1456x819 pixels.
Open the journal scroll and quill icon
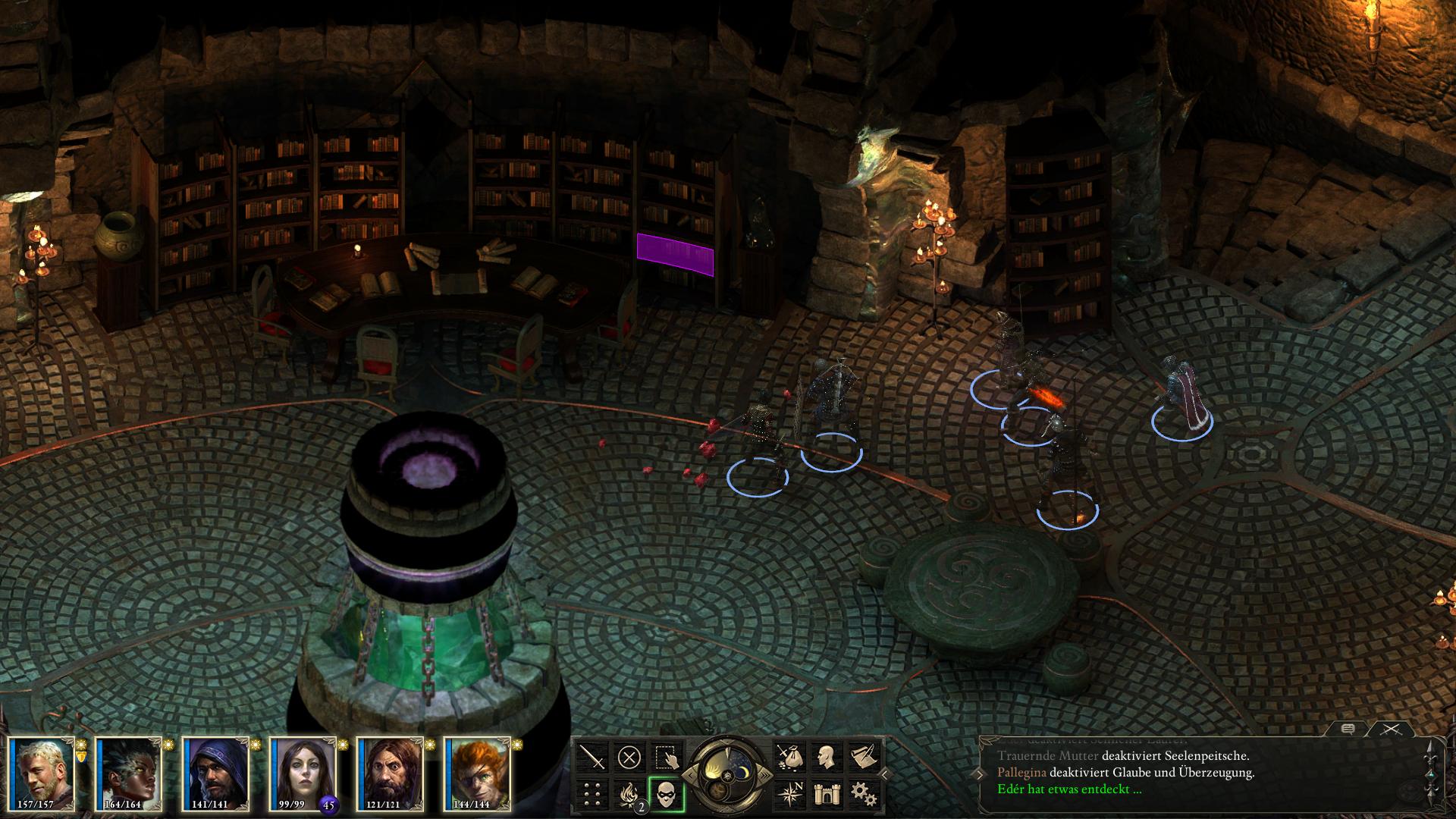point(862,757)
